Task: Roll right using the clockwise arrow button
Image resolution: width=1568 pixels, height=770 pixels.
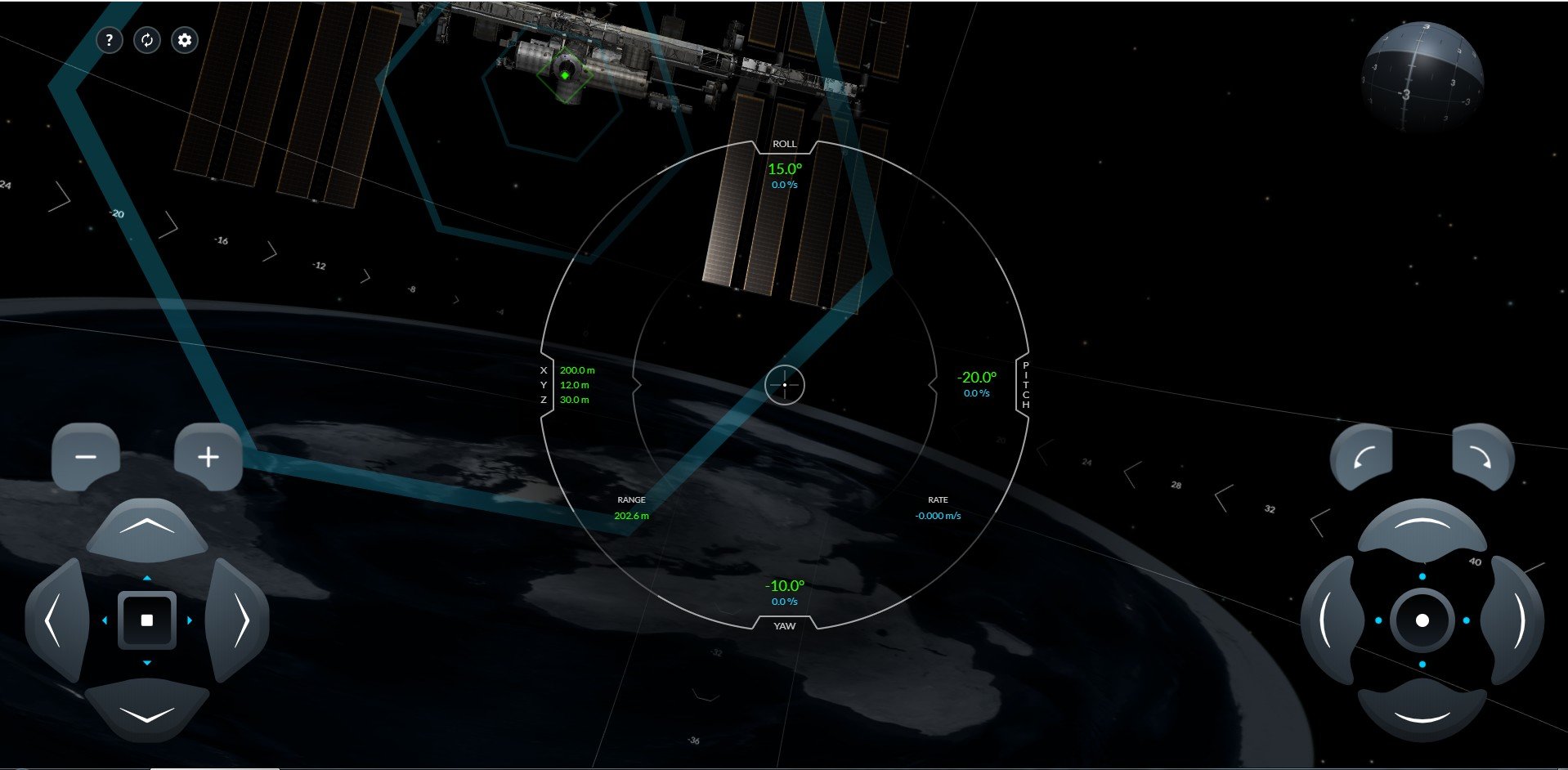Action: pyautogui.click(x=1482, y=457)
